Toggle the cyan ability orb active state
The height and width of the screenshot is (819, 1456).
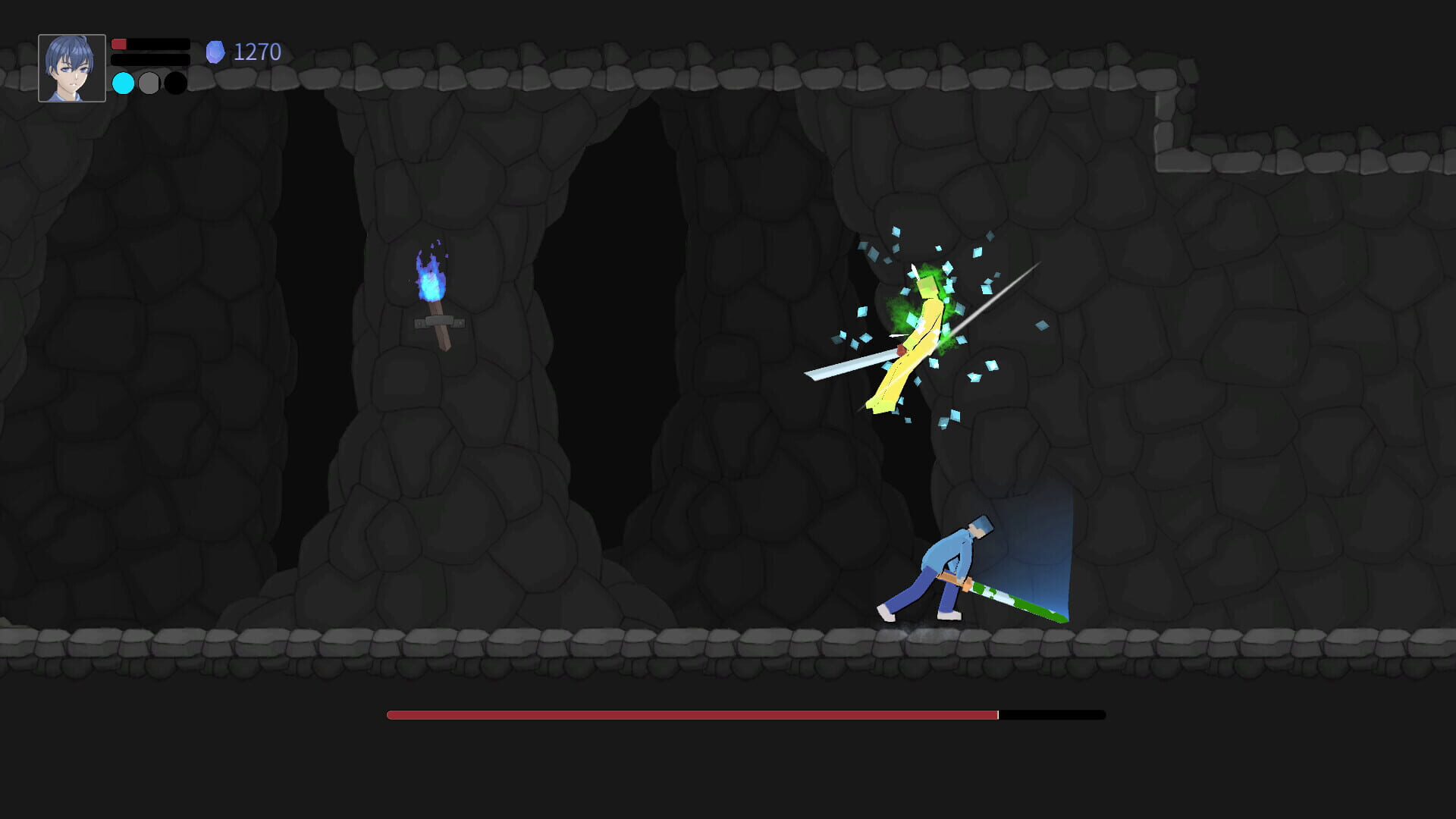point(122,83)
